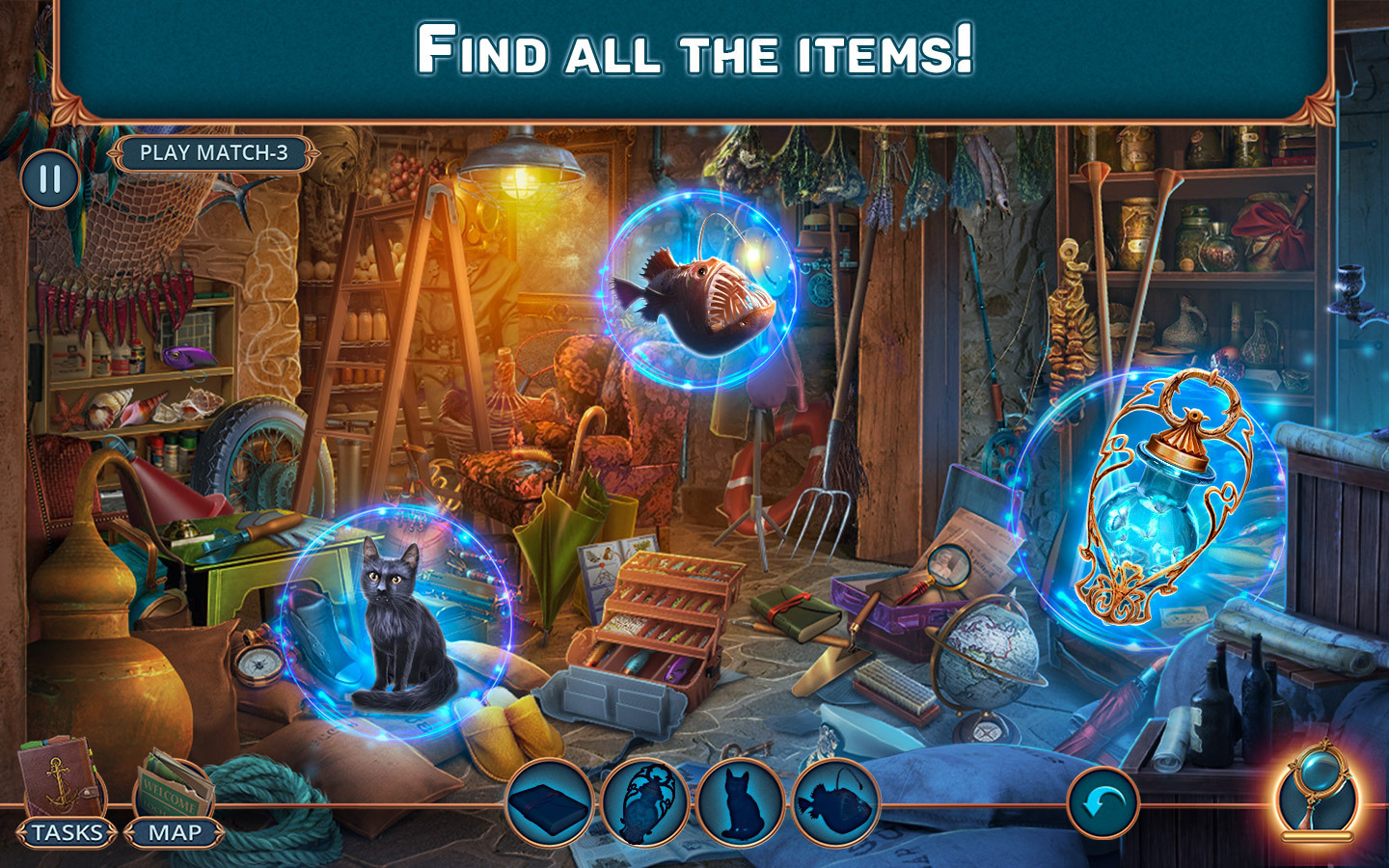The image size is (1389, 868).
Task: Select the book silhouette icon
Action: [549, 806]
